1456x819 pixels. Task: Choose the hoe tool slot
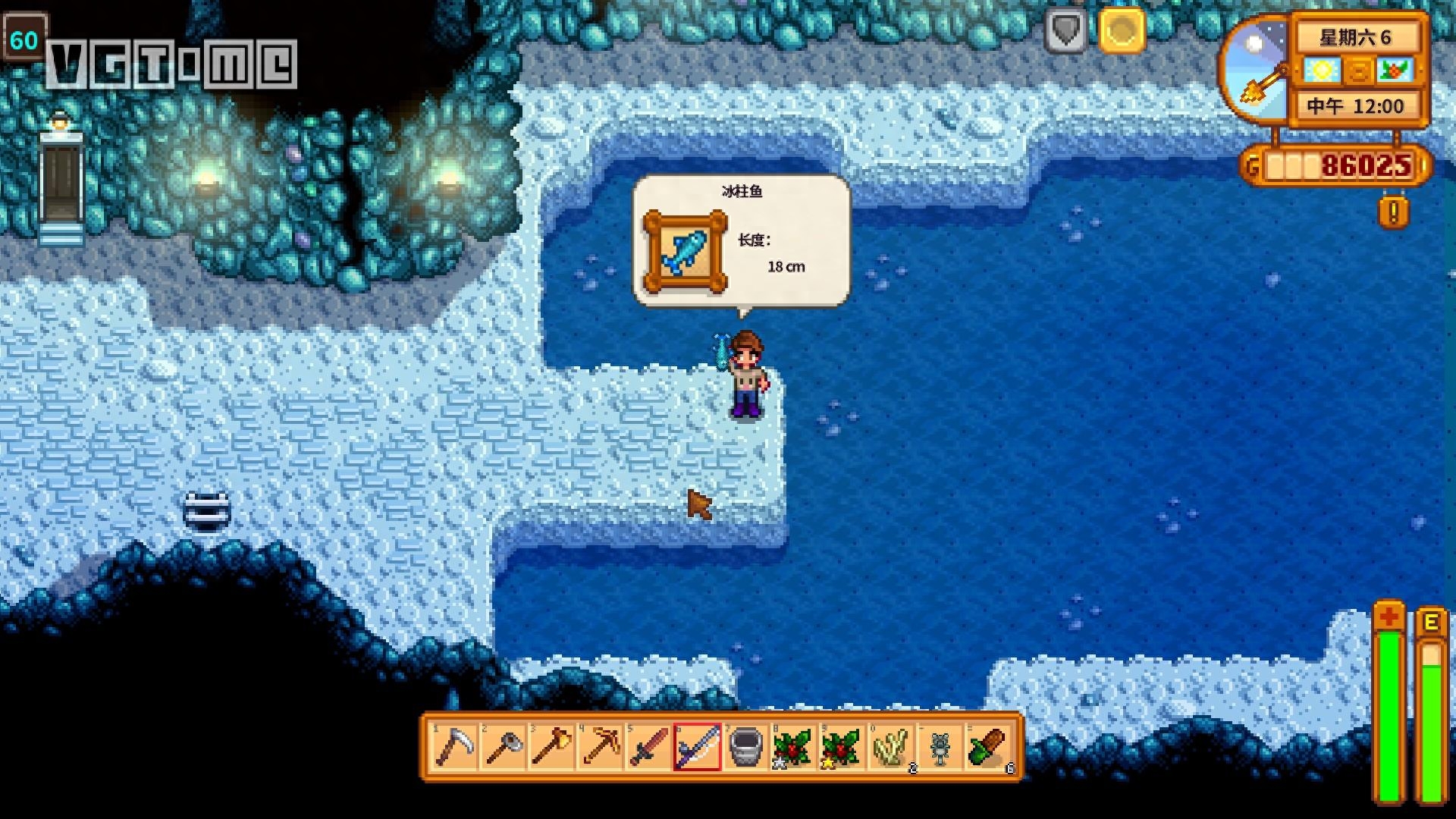pos(503,746)
